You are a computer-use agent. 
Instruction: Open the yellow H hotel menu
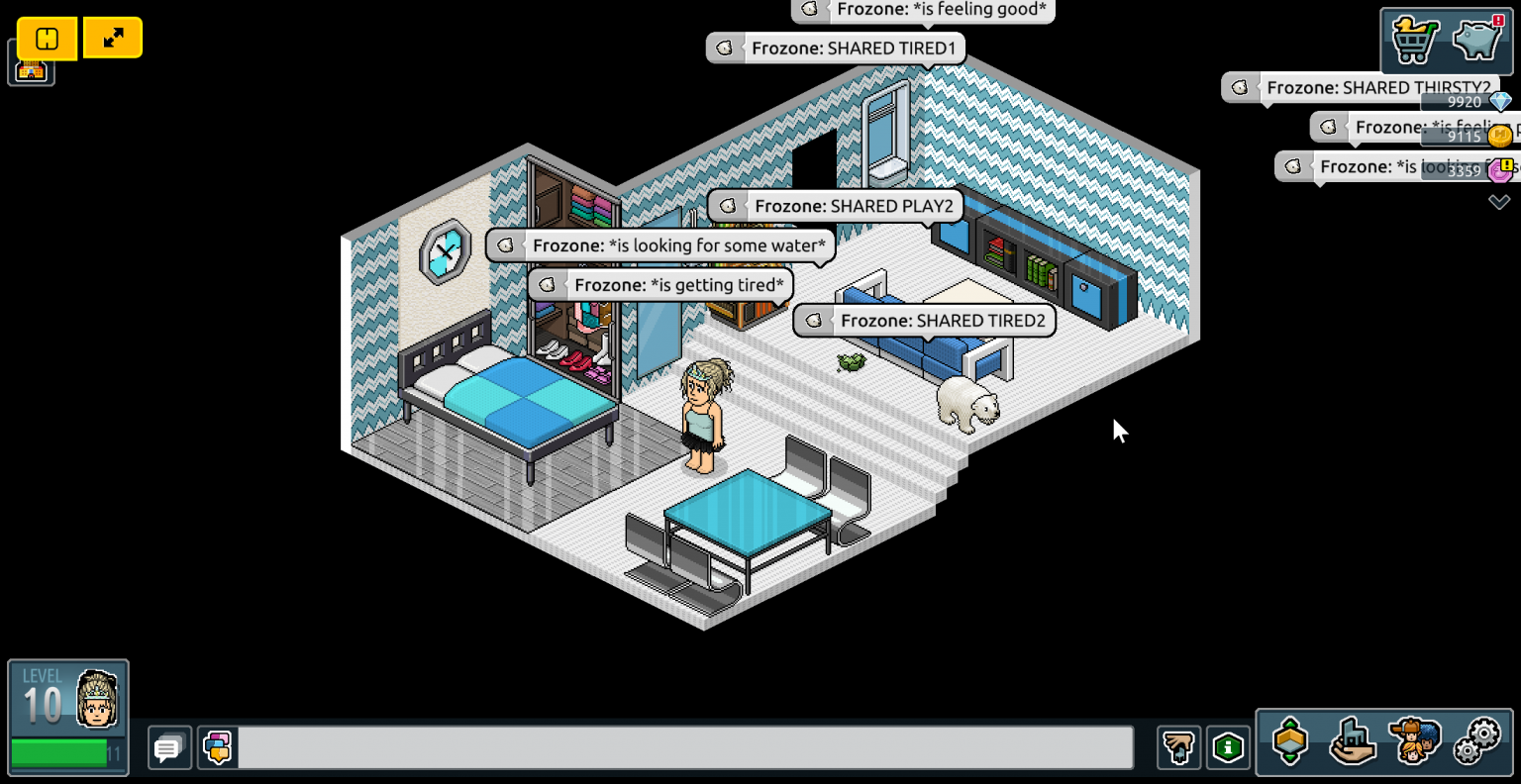[45, 39]
